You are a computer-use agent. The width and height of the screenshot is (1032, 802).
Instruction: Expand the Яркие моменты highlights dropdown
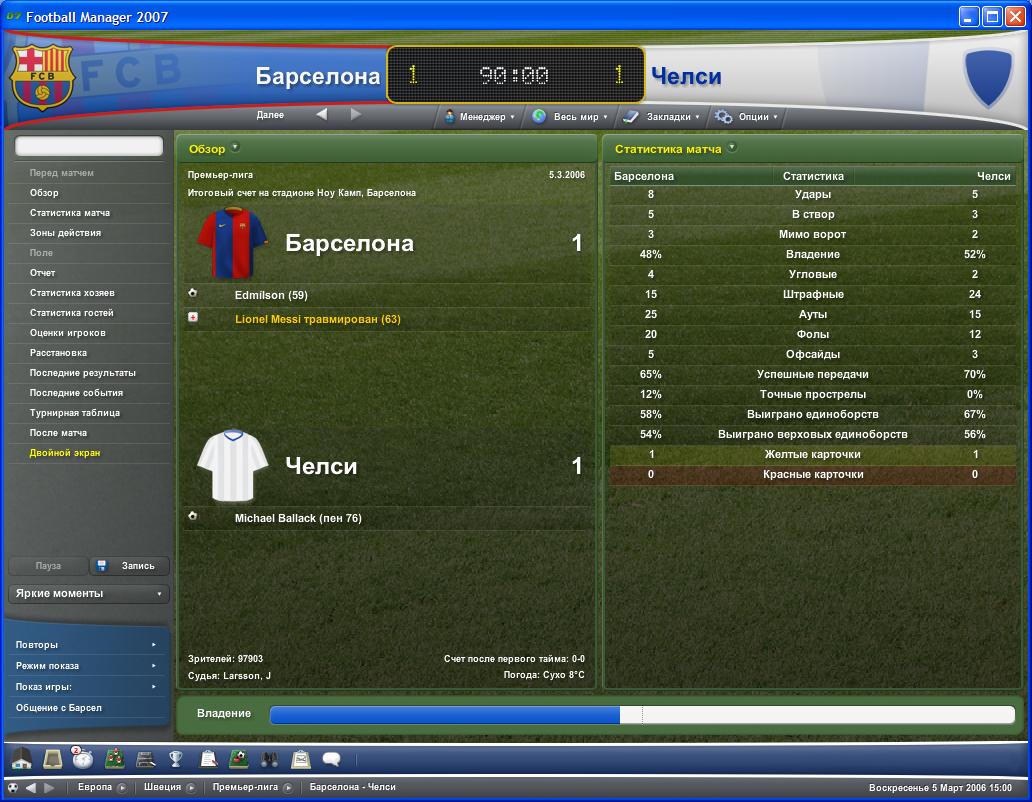(x=88, y=594)
